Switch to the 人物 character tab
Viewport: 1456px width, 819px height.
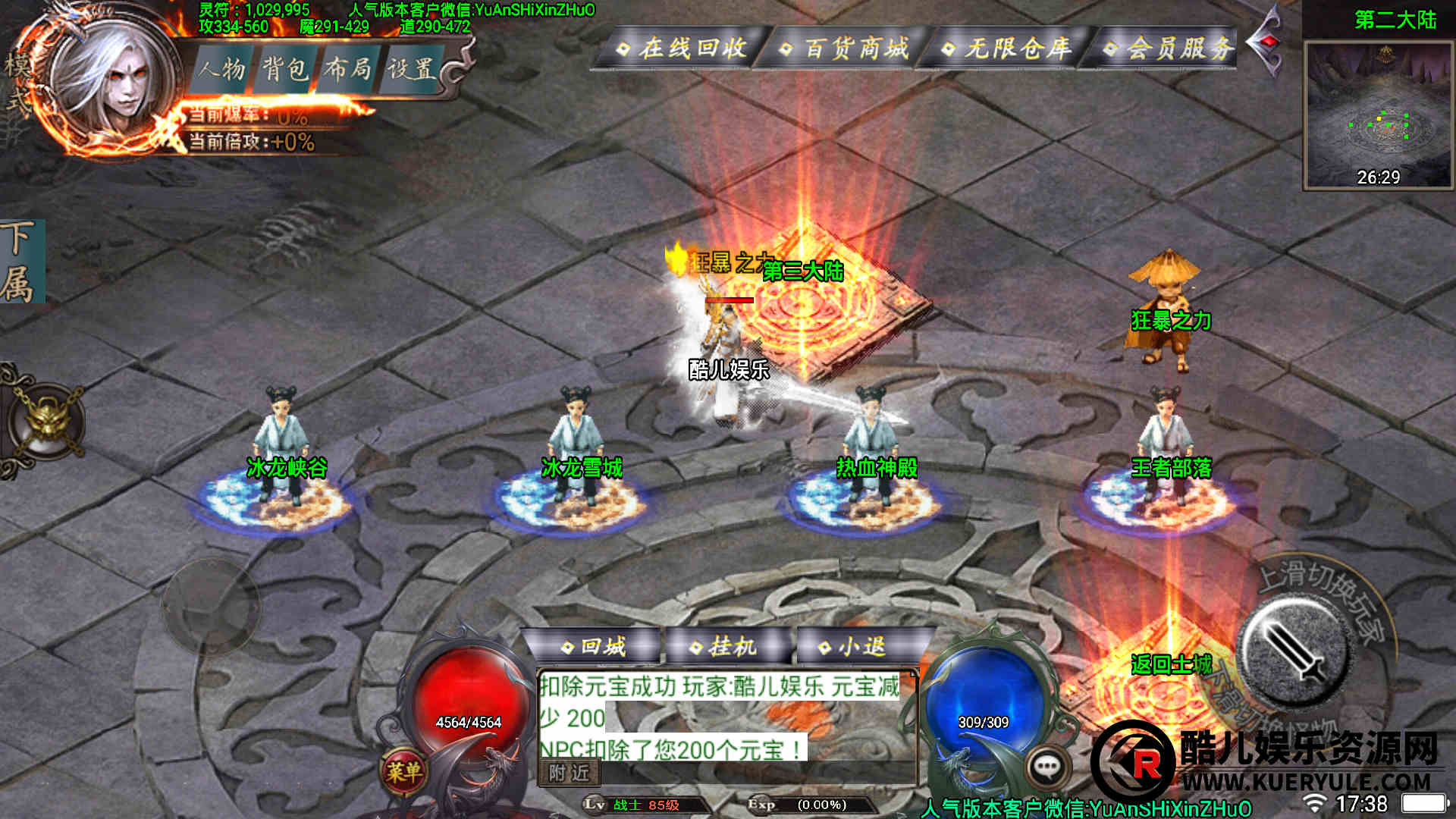(221, 69)
